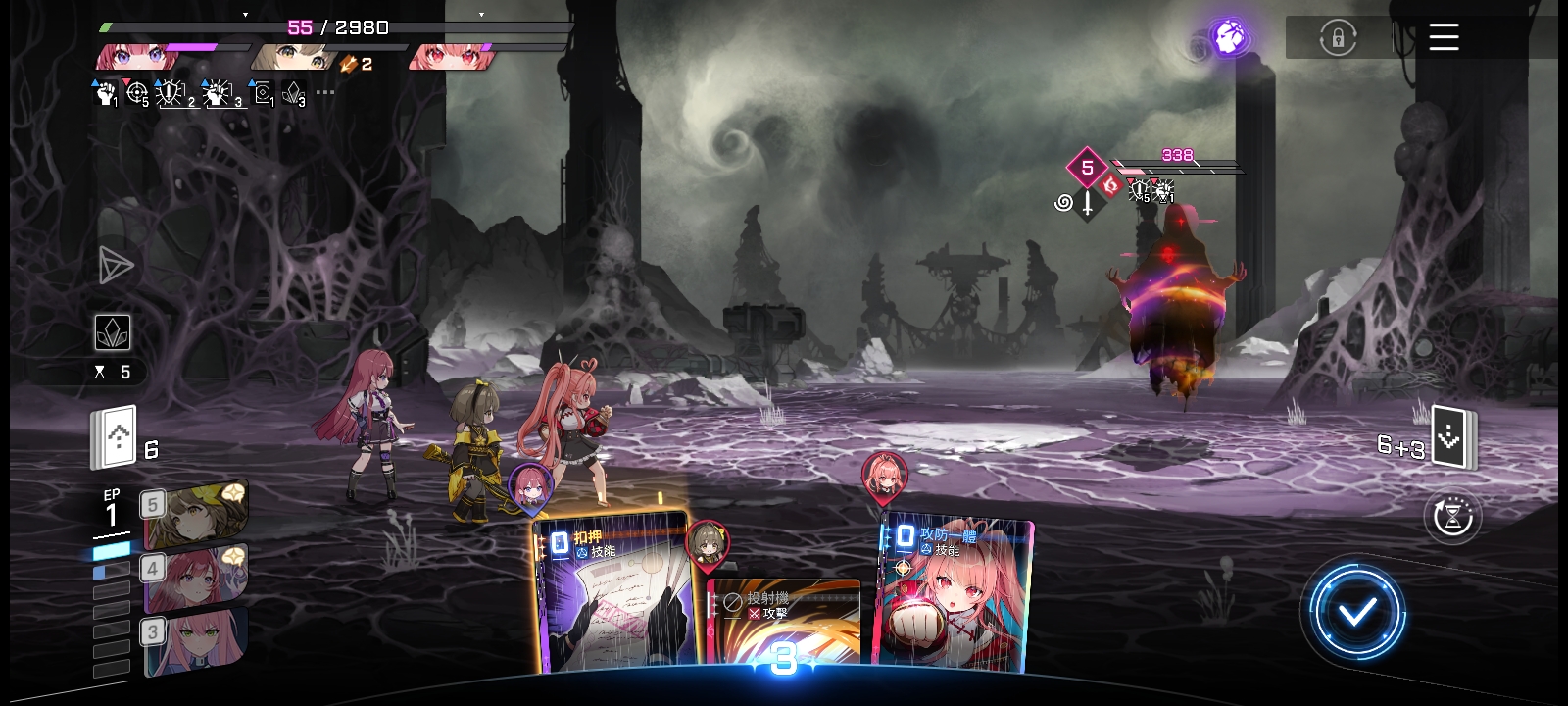
Task: Click the hourglass turn timer button
Action: point(1452,516)
